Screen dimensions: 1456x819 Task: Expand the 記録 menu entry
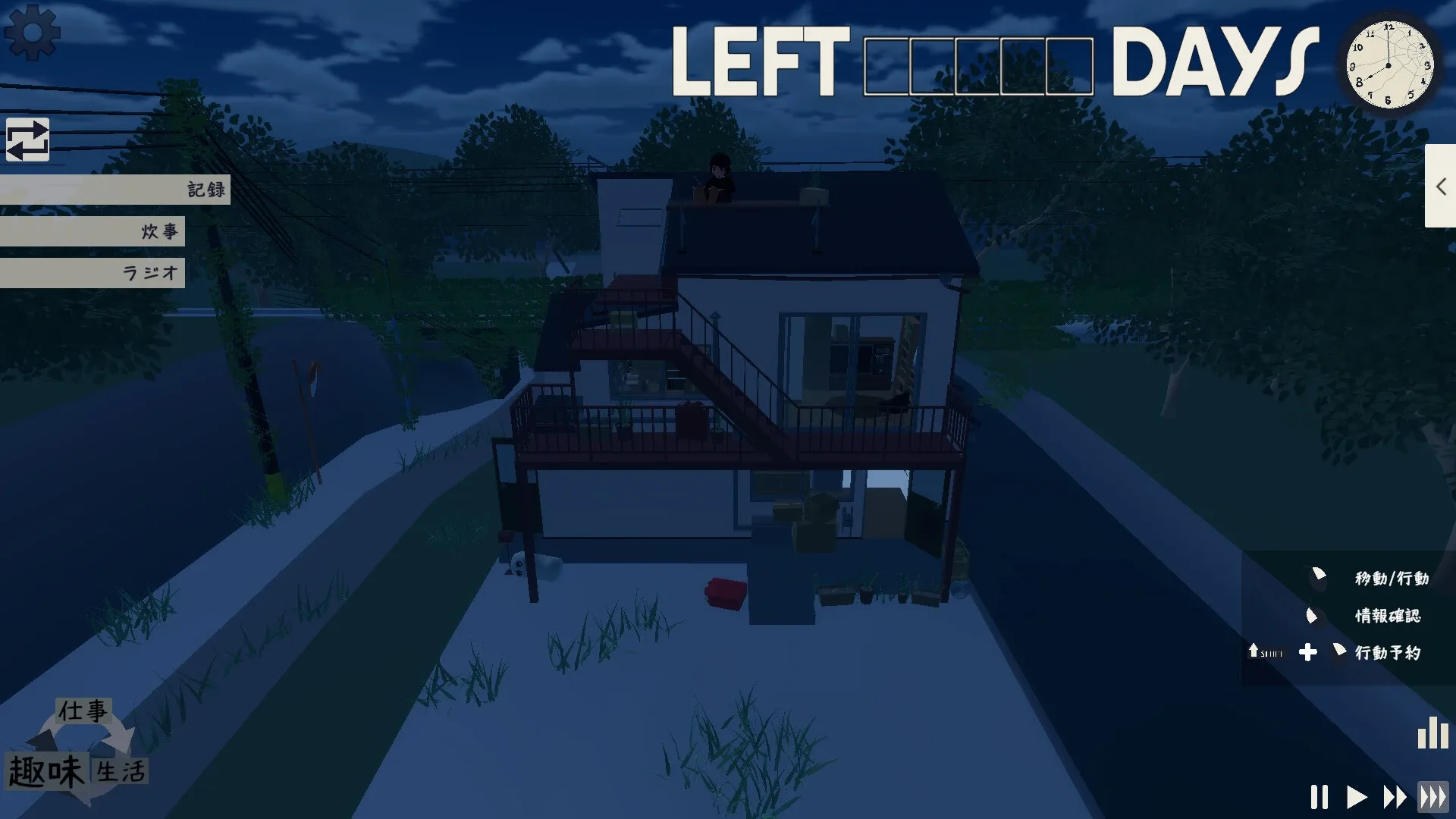point(203,190)
